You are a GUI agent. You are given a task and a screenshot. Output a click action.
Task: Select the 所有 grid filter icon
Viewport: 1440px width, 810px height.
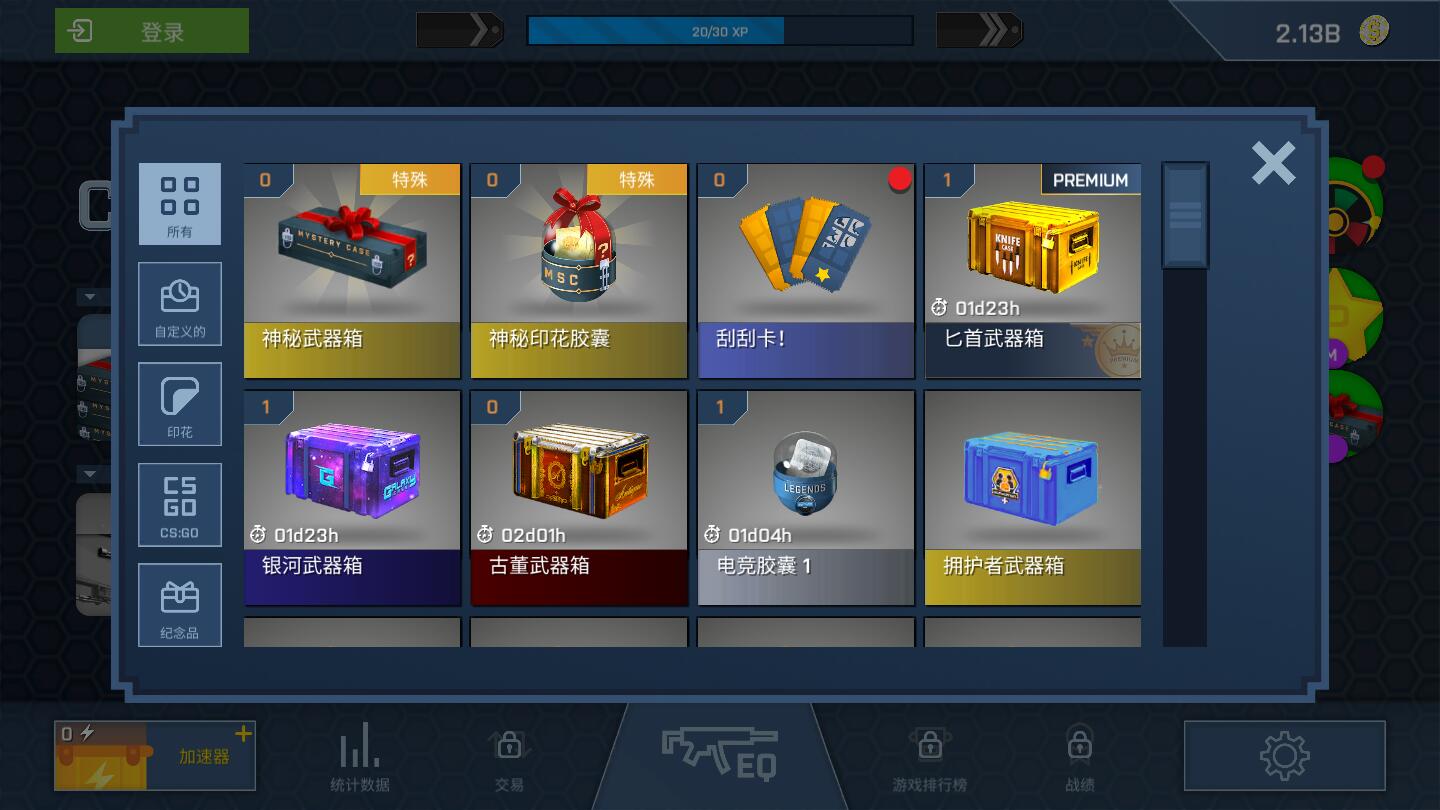click(180, 204)
